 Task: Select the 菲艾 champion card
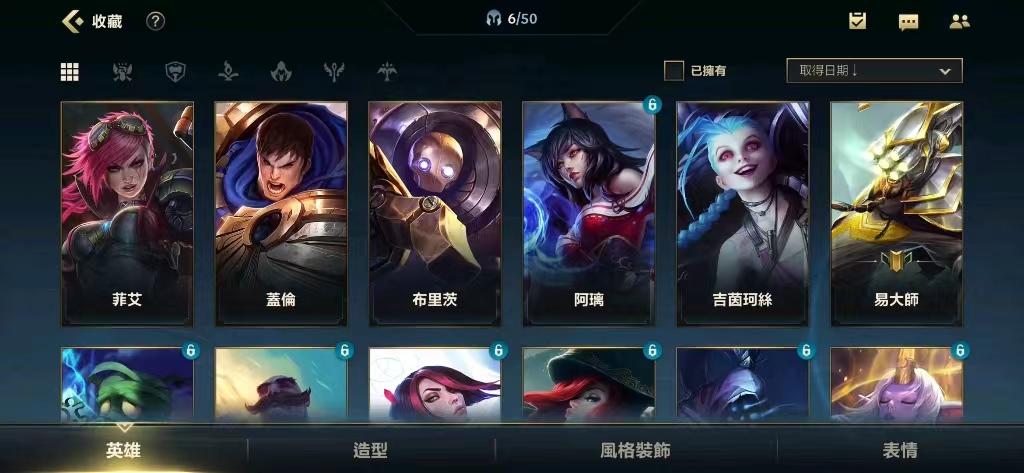[127, 213]
